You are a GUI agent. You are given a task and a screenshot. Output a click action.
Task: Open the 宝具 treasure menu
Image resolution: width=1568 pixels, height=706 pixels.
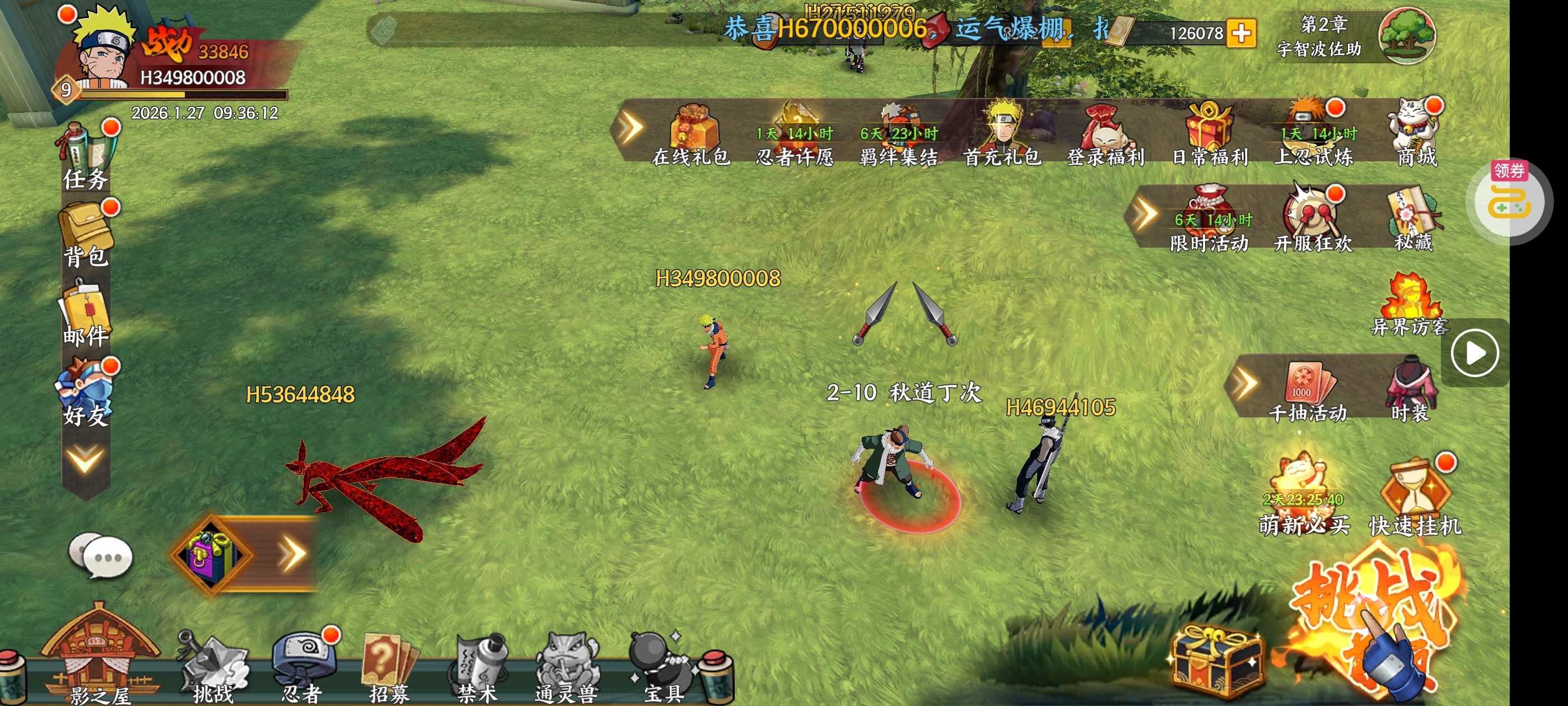pos(662,667)
